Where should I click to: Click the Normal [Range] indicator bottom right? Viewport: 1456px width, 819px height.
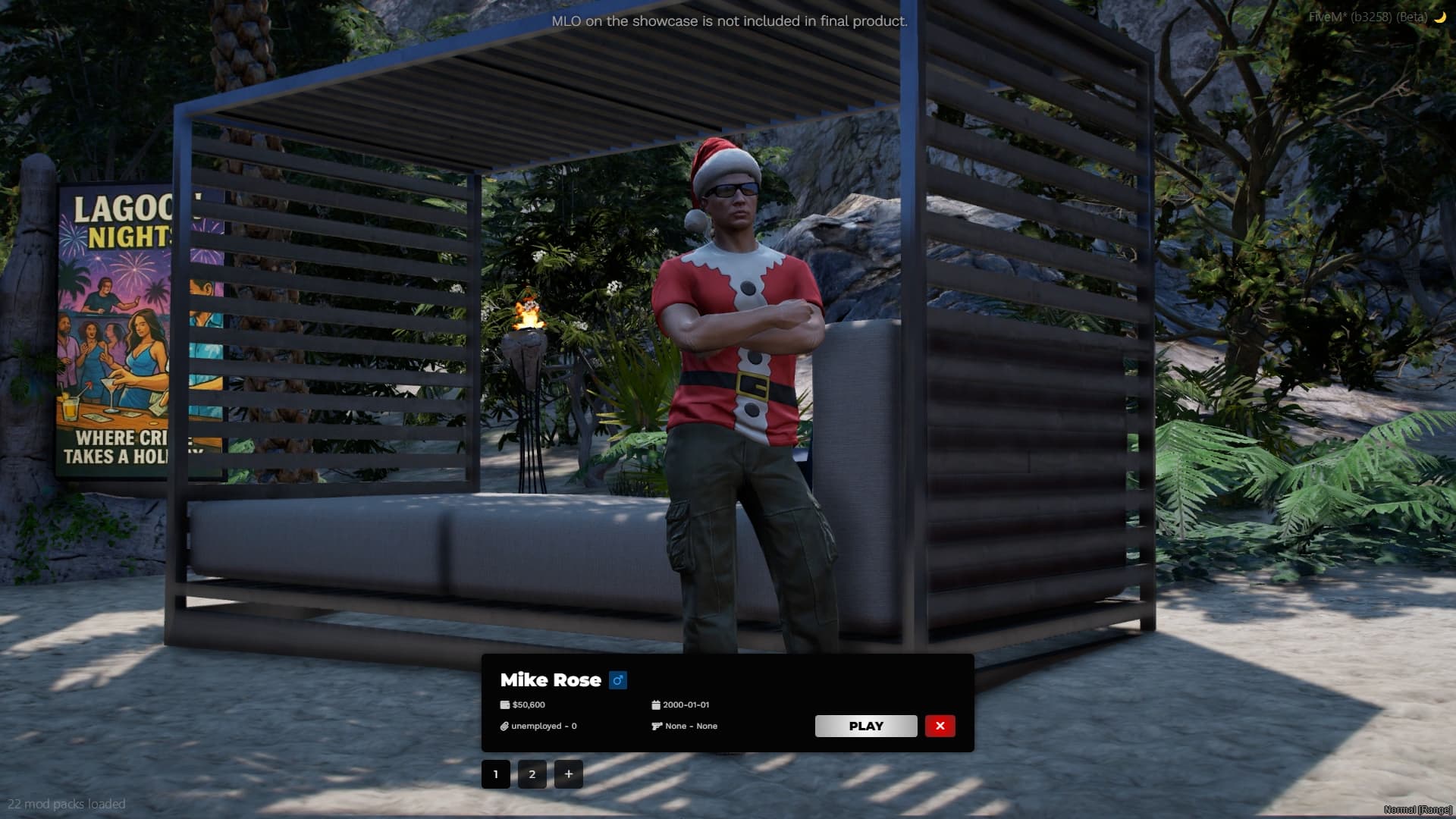click(x=1420, y=811)
